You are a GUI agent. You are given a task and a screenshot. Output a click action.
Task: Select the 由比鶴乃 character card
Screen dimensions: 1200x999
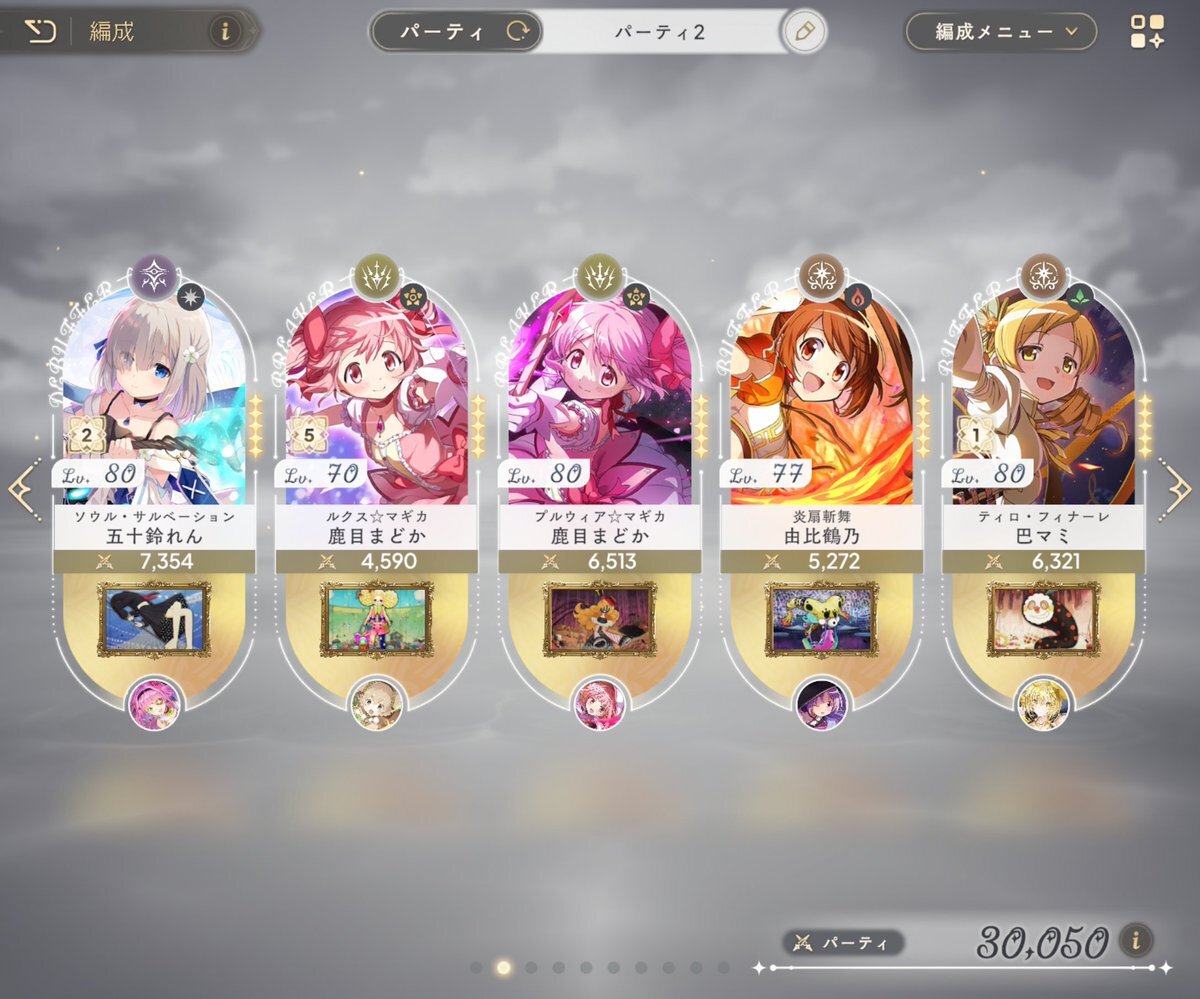point(820,400)
